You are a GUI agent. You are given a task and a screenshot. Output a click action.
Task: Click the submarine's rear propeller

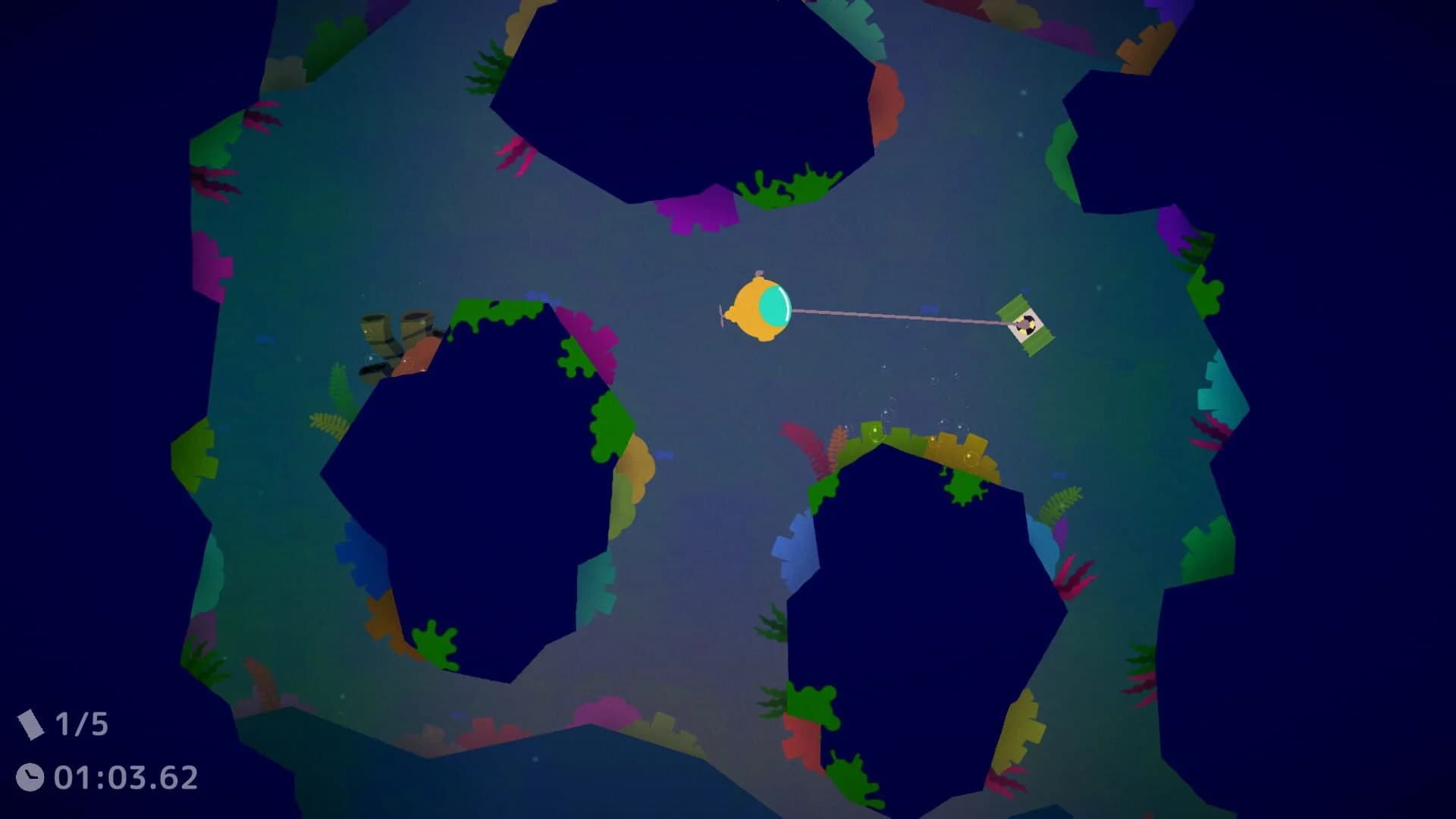(x=721, y=313)
